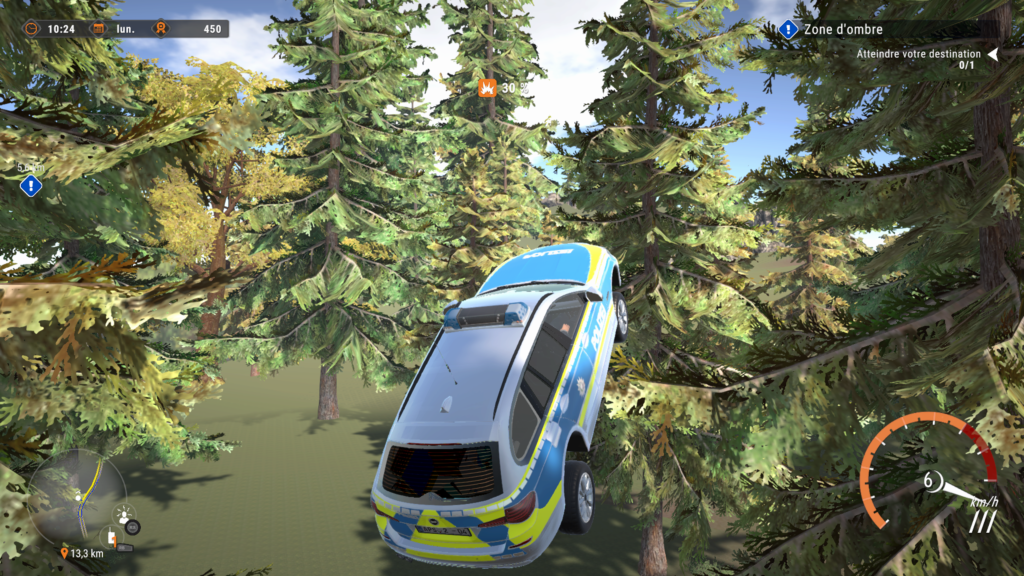Click the circular minimap with the yellow route
This screenshot has width=1024, height=576.
tap(76, 496)
